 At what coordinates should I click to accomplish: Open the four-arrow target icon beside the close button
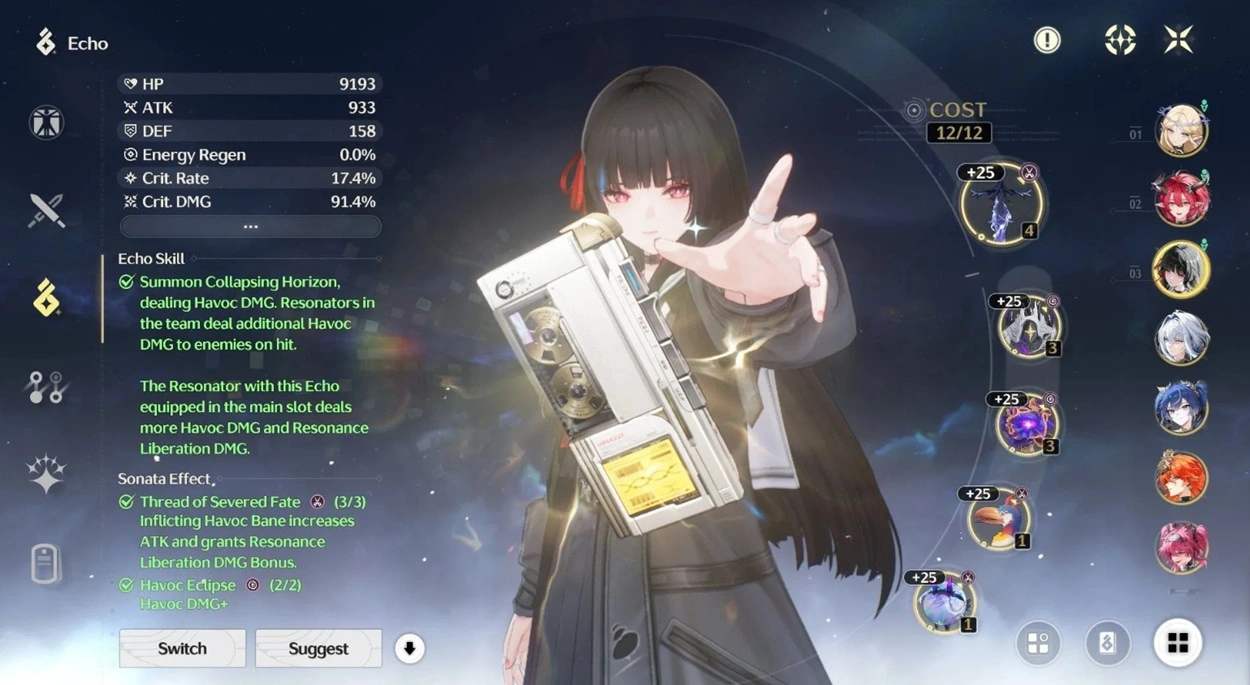(1120, 40)
